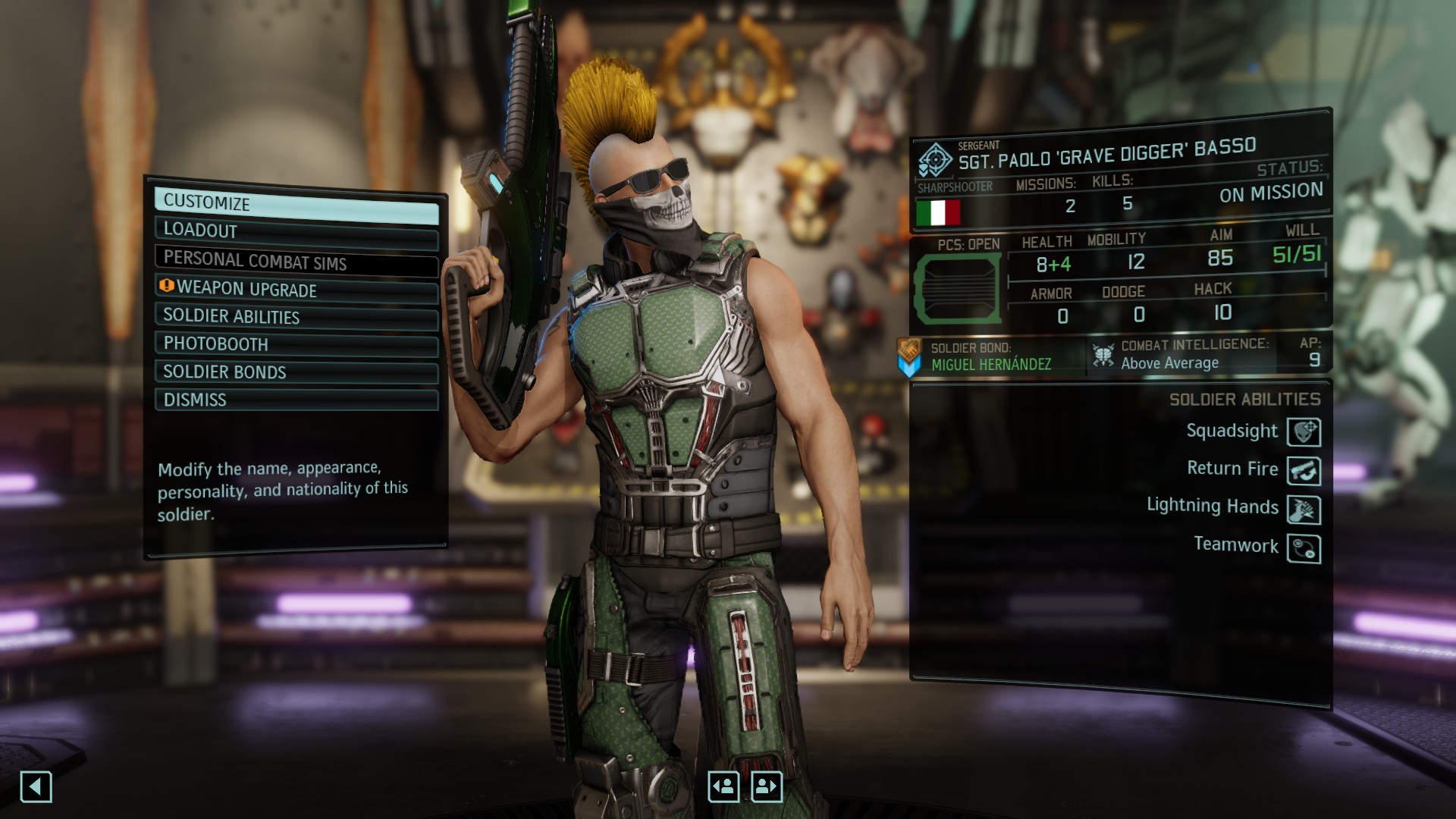Screen dimensions: 1456x819
Task: Click the Teamwork ability icon
Action: click(x=1304, y=548)
